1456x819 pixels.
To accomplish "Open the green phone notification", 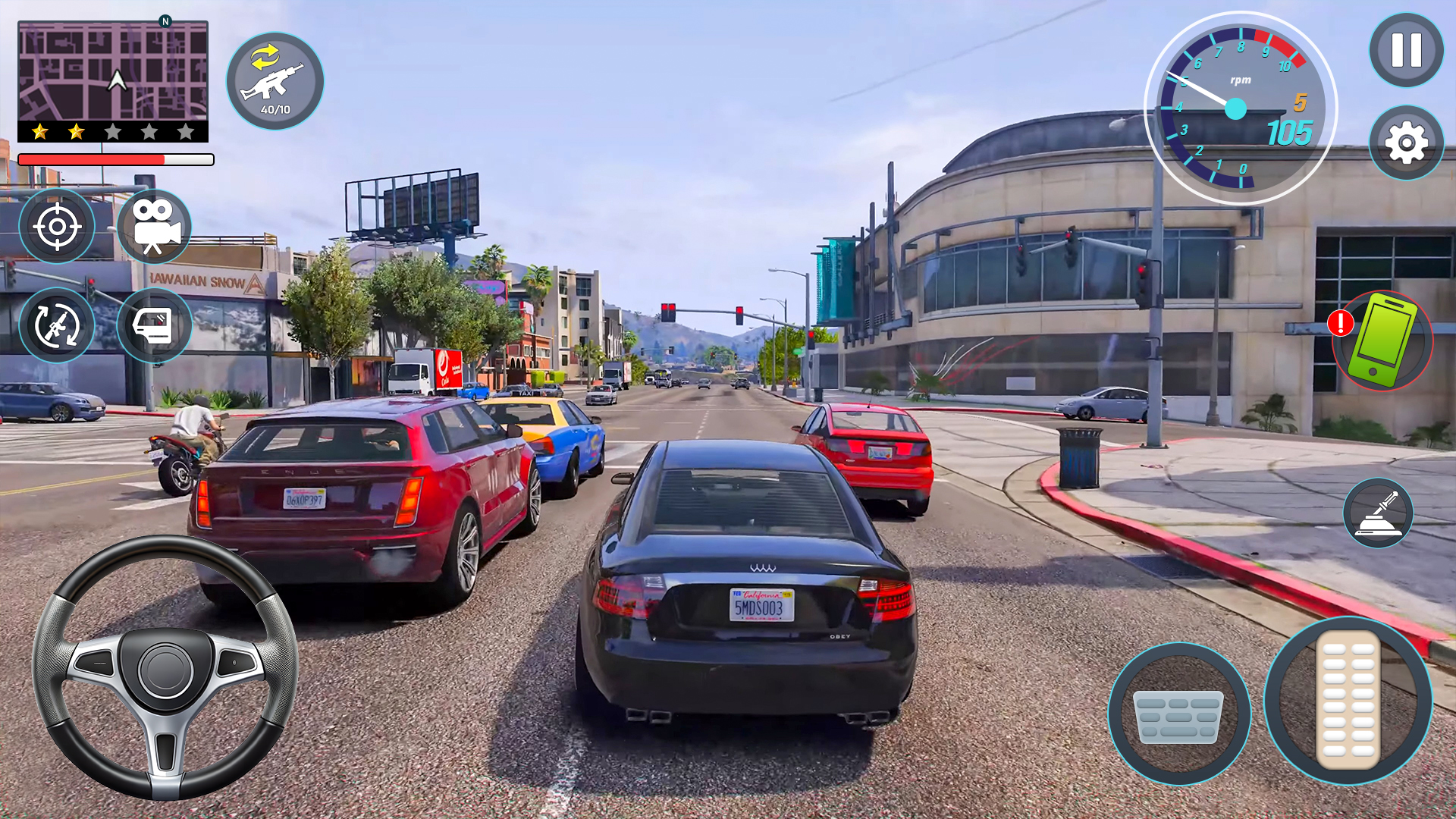I will 1383,340.
